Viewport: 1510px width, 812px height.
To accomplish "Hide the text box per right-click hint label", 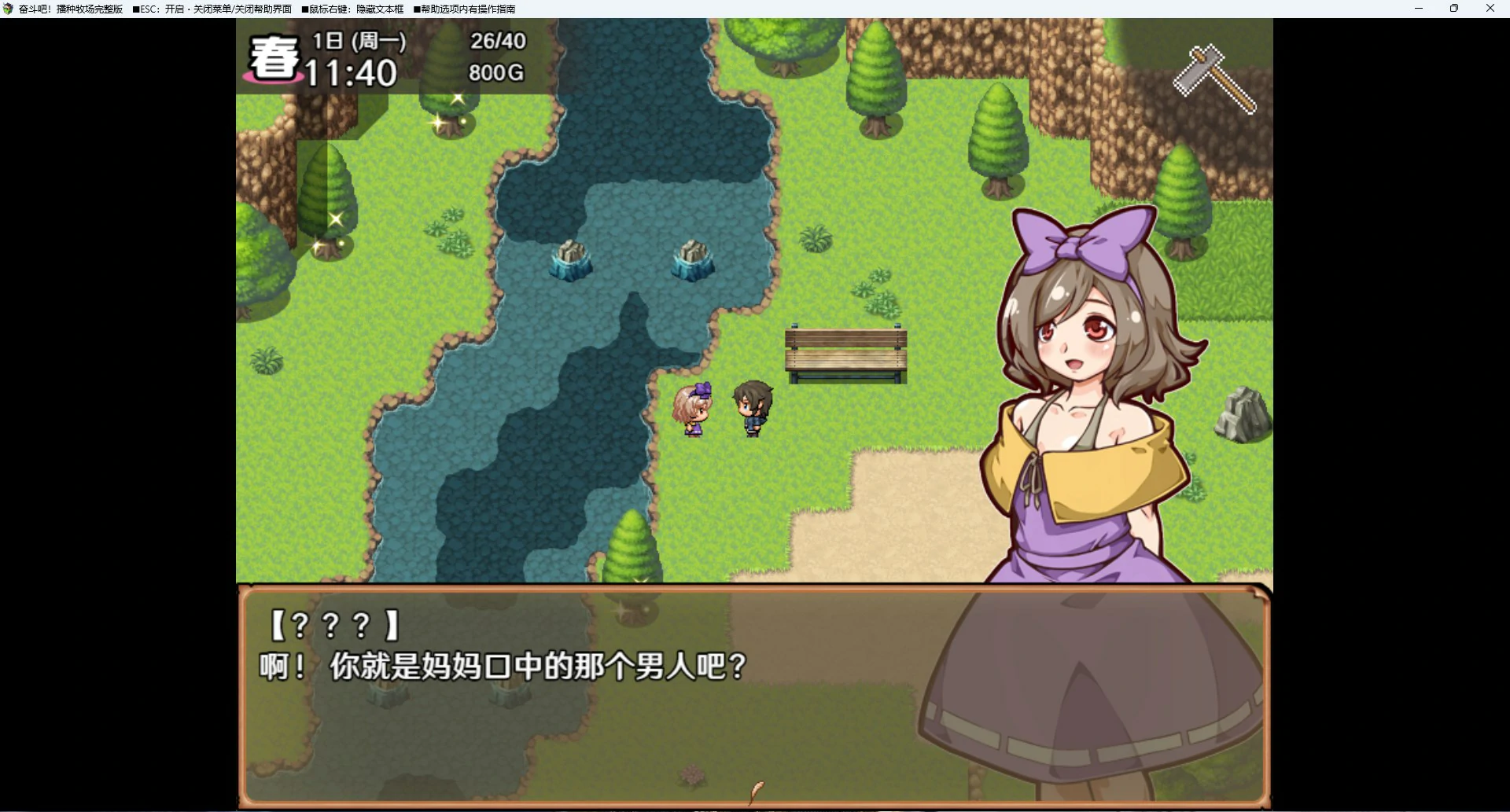I will pos(352,9).
